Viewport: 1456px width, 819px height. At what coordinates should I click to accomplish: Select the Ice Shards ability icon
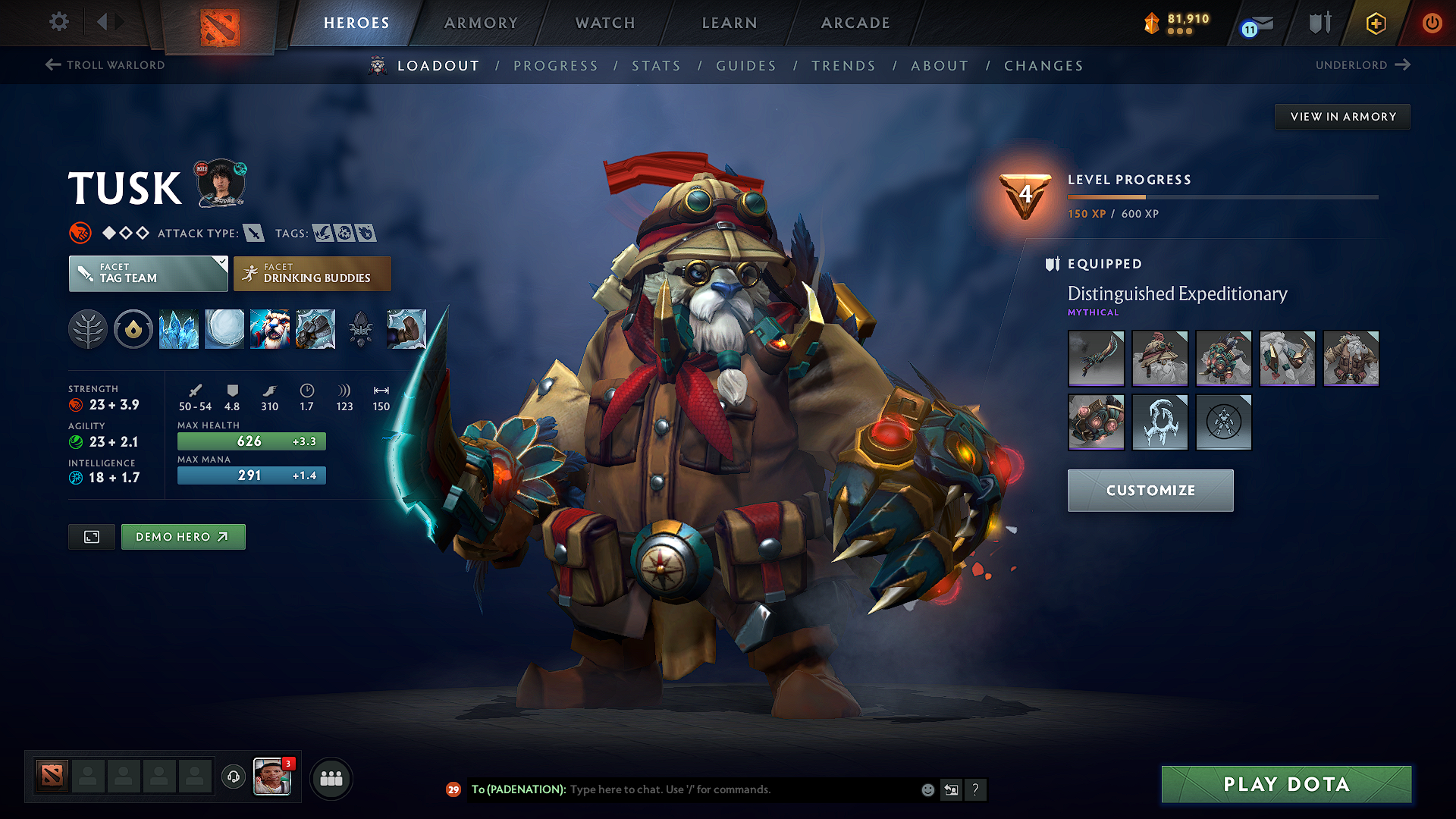pos(179,329)
